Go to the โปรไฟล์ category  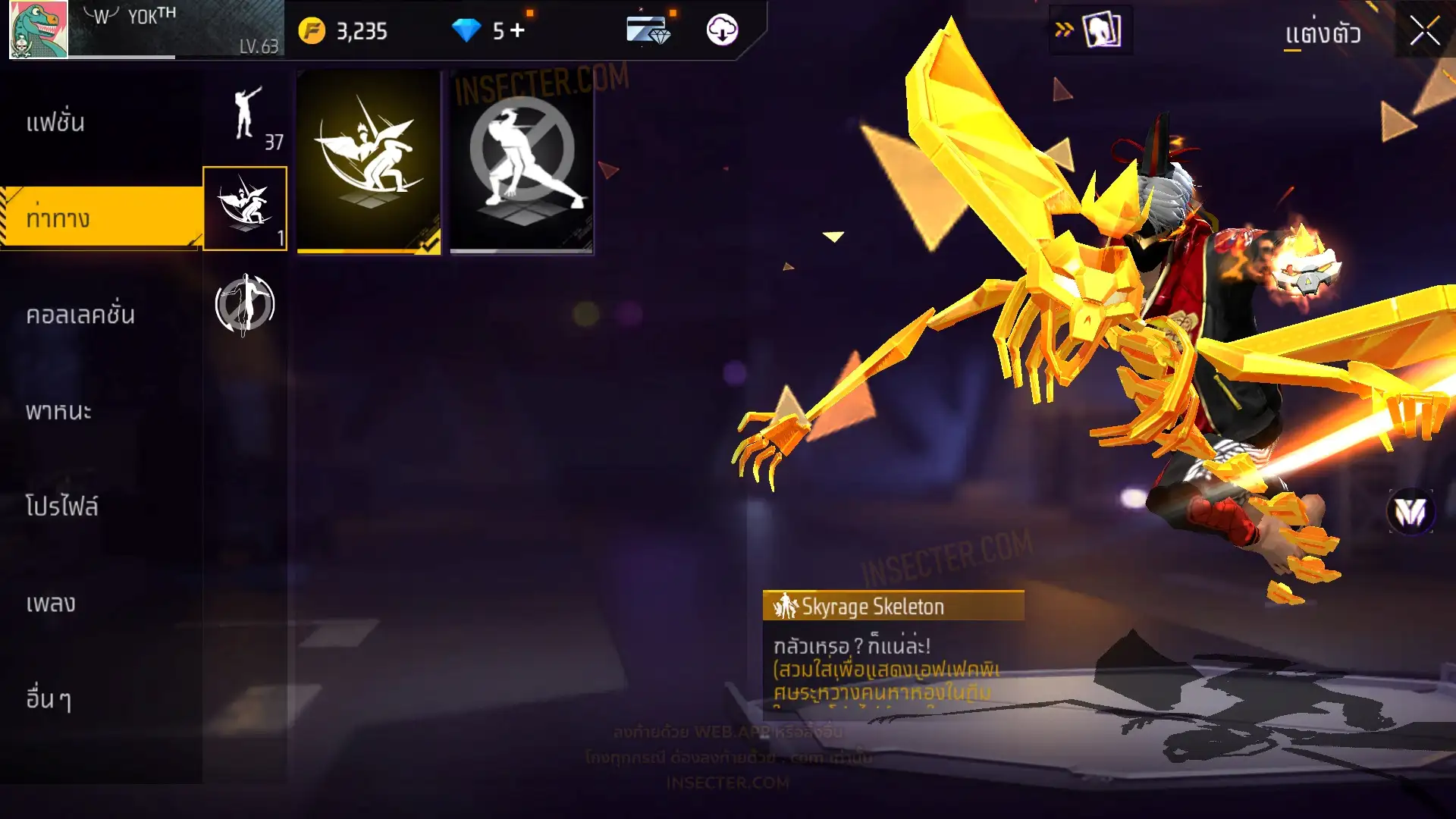tap(61, 507)
